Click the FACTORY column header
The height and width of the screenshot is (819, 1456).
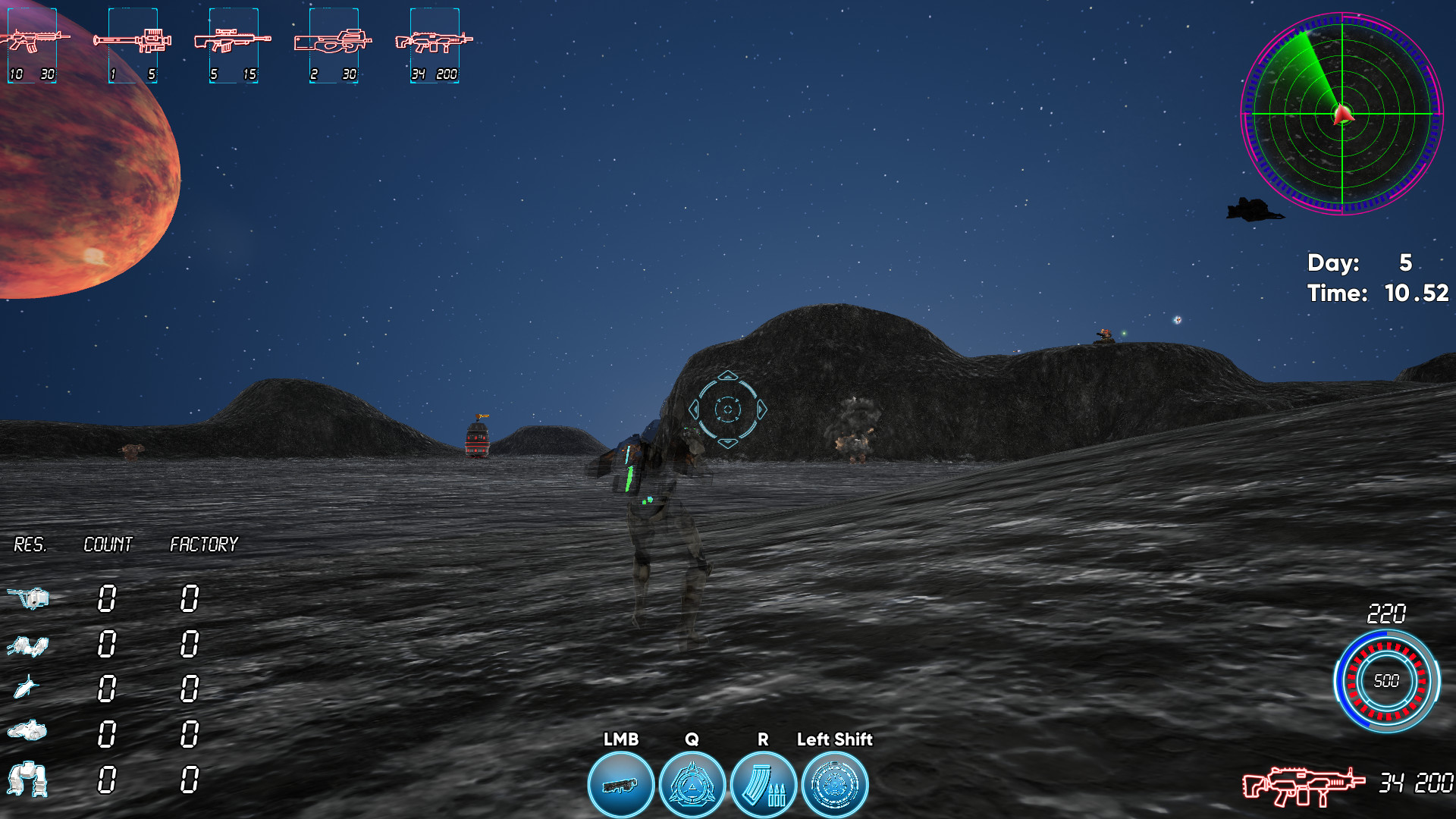pos(203,543)
